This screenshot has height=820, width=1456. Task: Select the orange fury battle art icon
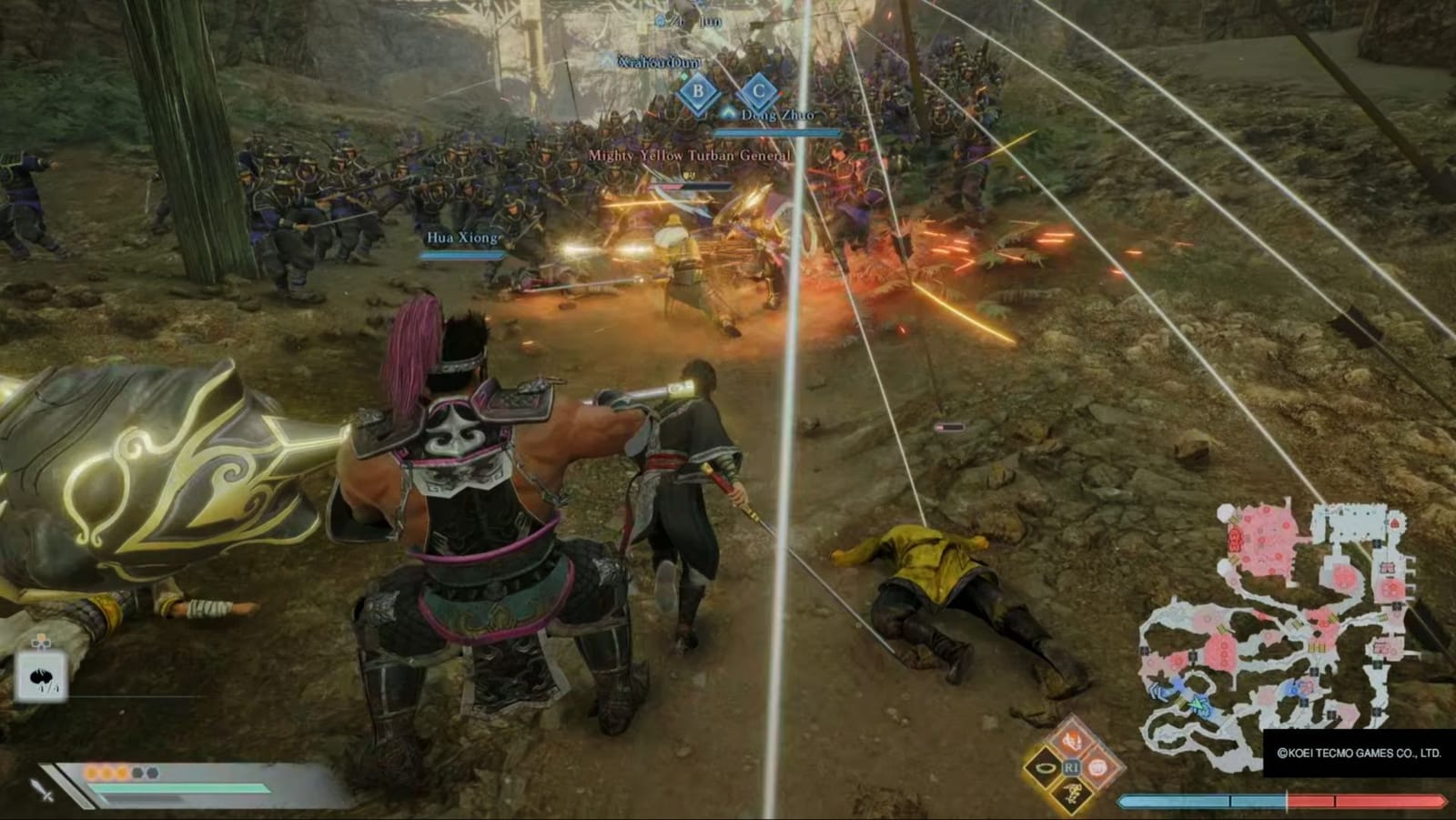pos(1072,741)
